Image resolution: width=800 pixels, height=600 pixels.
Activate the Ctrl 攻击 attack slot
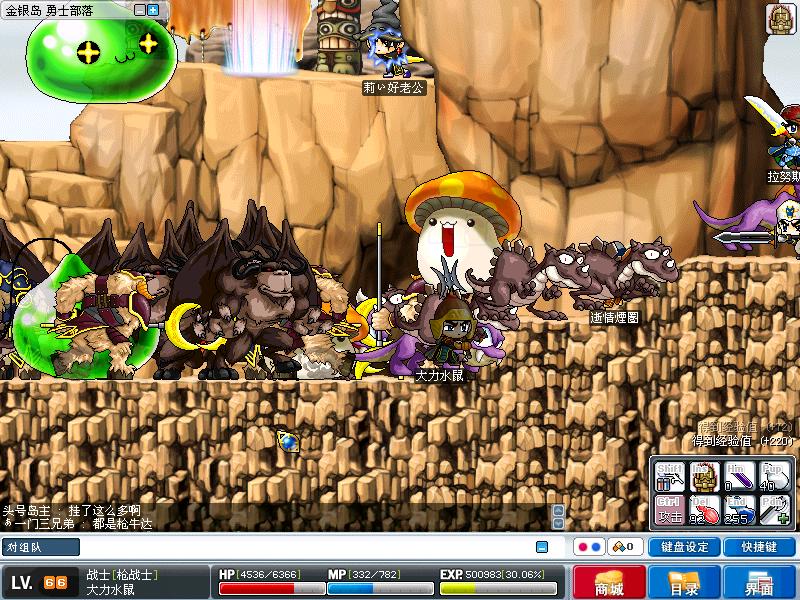(669, 510)
